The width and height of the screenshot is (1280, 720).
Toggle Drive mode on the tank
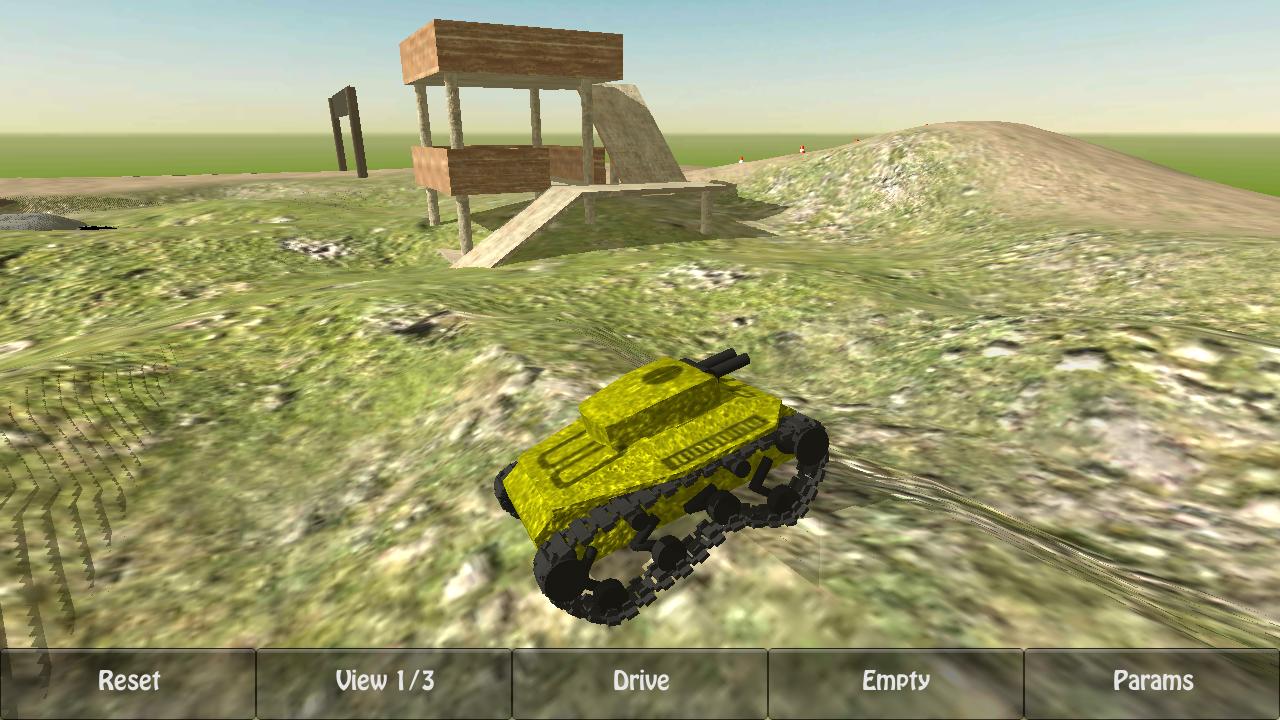pyautogui.click(x=640, y=681)
